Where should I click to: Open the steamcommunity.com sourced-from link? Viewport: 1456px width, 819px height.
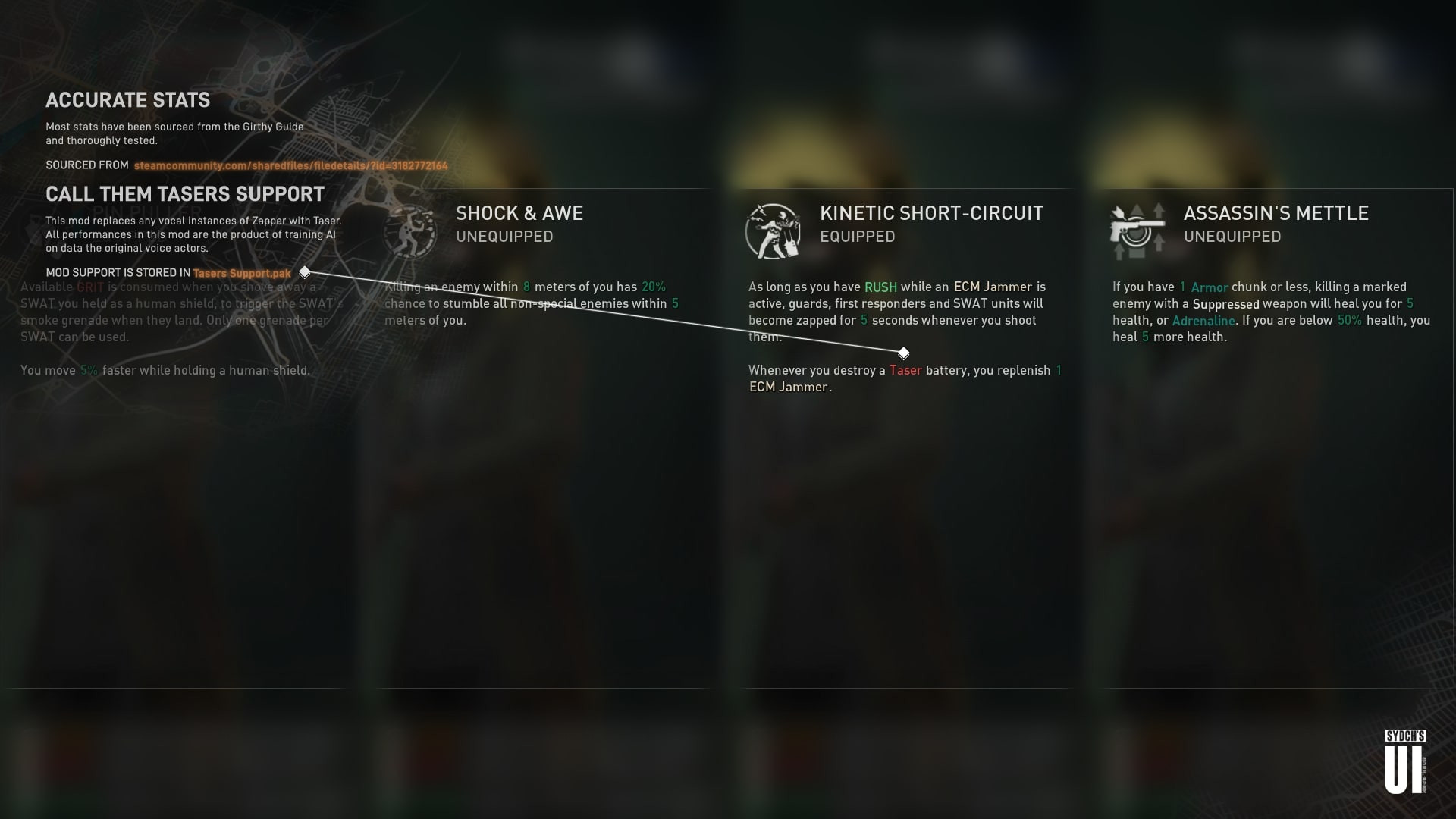[x=290, y=165]
